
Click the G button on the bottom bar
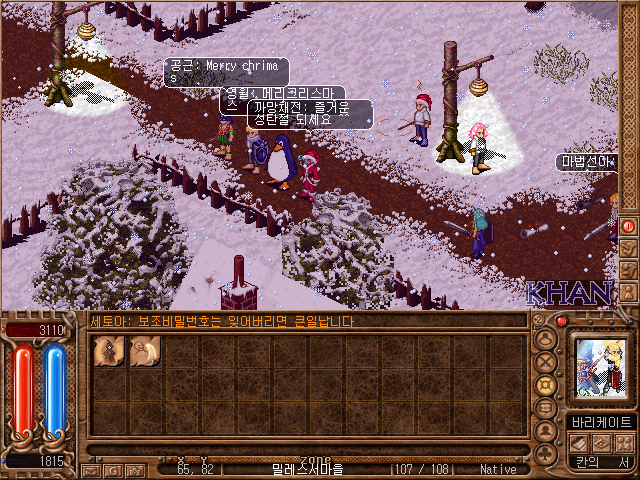tap(112, 469)
